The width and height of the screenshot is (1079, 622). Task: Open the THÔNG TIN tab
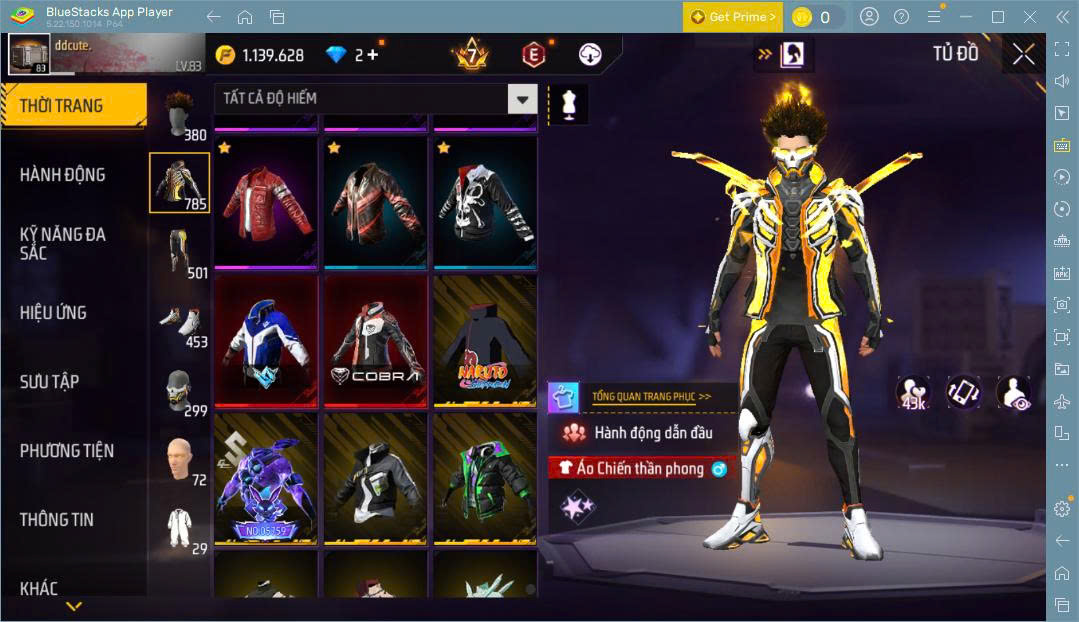pos(57,520)
